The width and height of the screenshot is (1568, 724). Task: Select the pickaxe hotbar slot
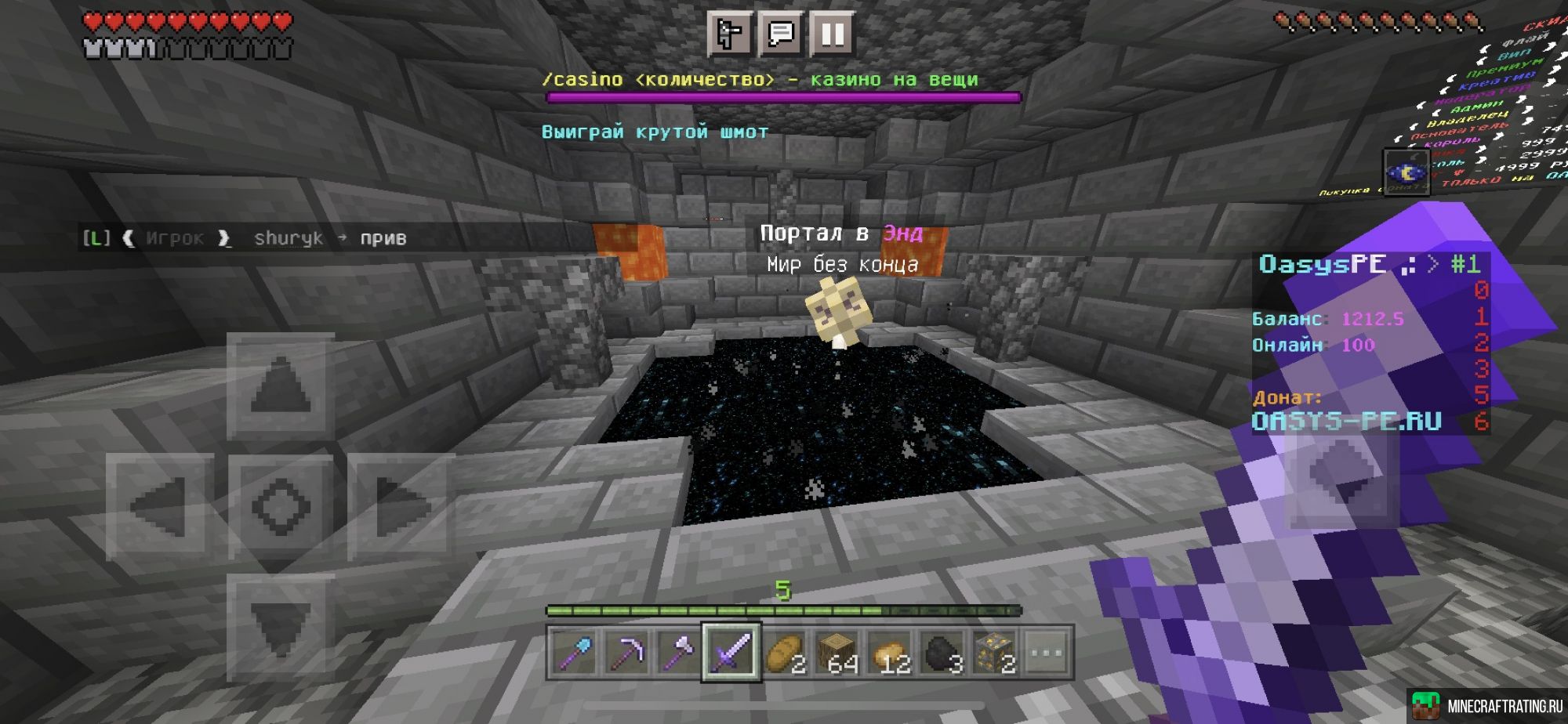[626, 652]
